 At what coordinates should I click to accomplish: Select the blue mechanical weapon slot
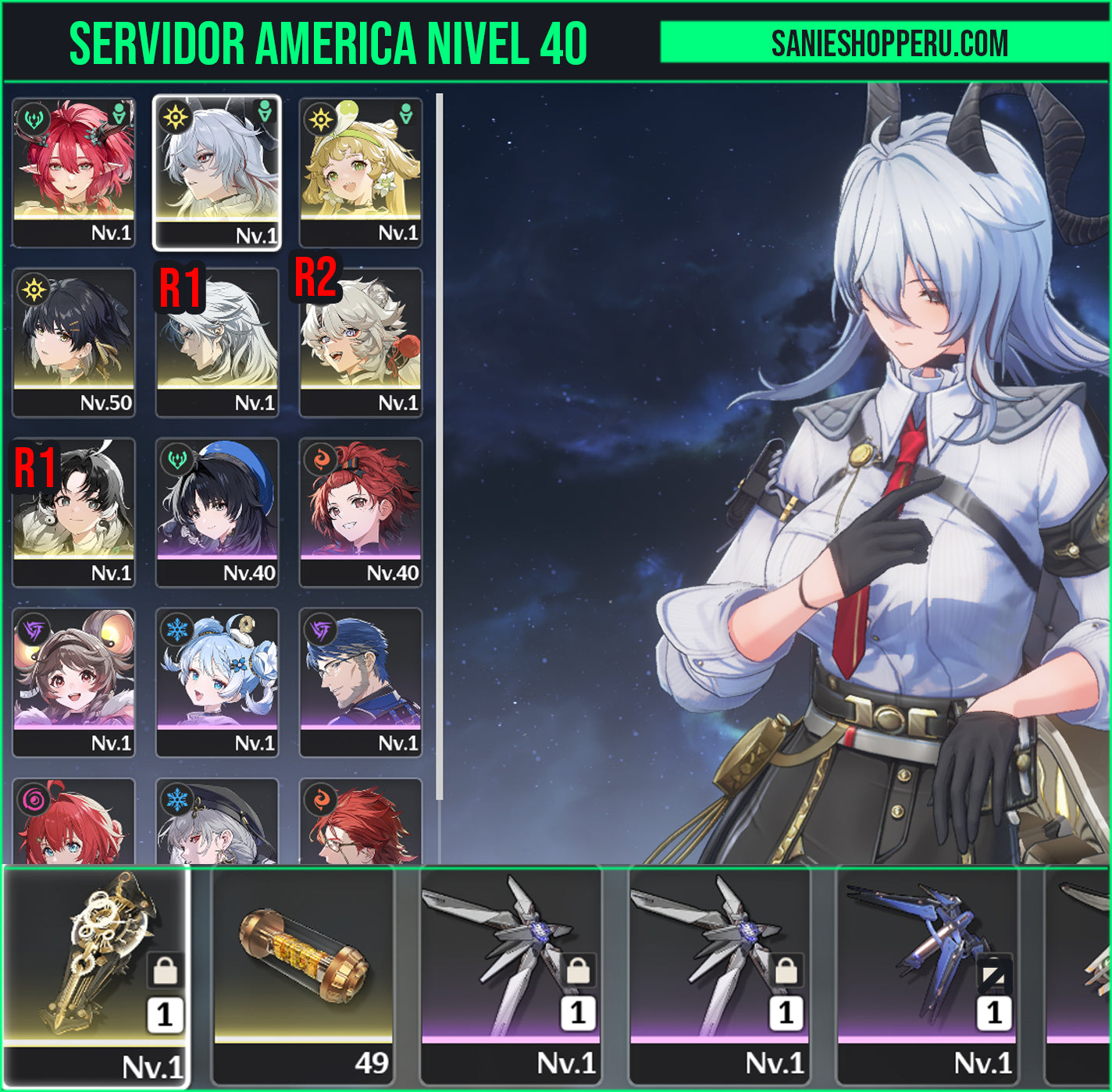(927, 976)
